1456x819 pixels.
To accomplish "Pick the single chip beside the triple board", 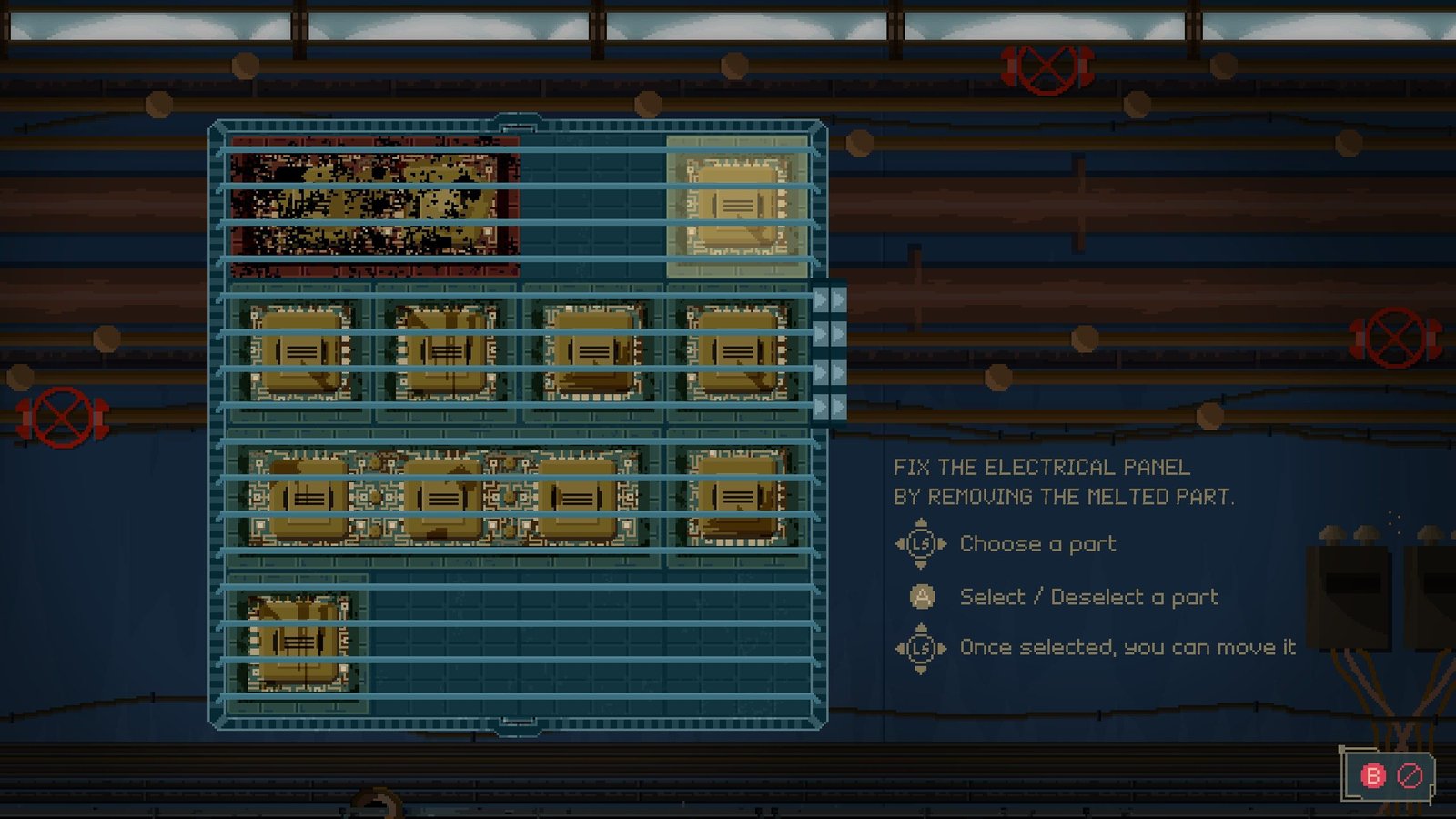I will pyautogui.click(x=737, y=498).
